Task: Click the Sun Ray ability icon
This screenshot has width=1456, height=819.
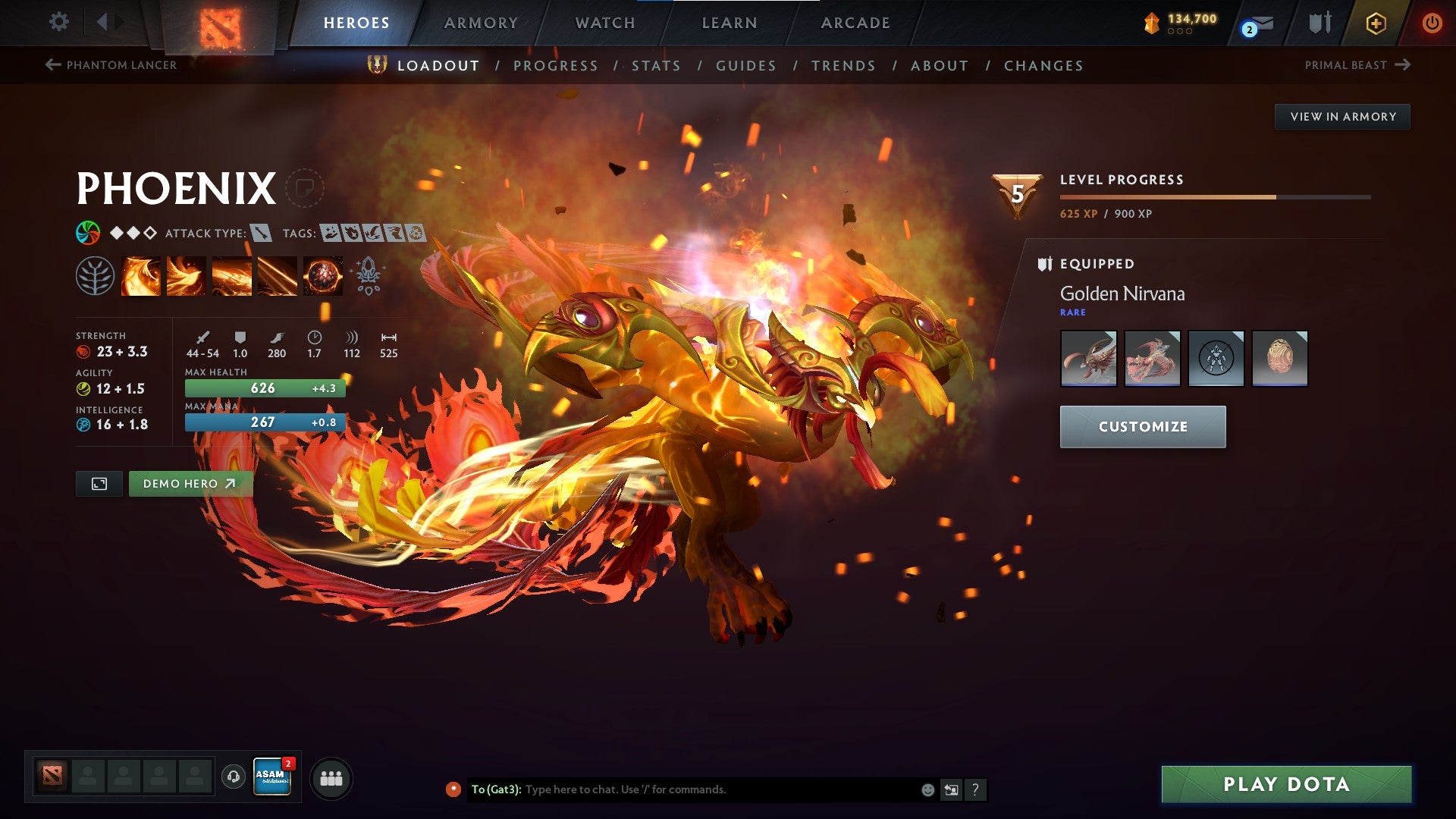Action: [232, 275]
